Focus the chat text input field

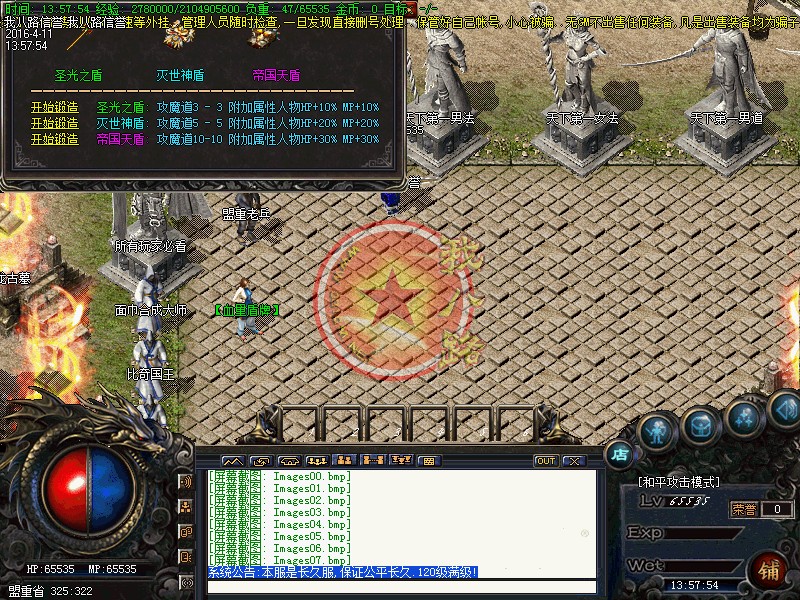pos(400,587)
